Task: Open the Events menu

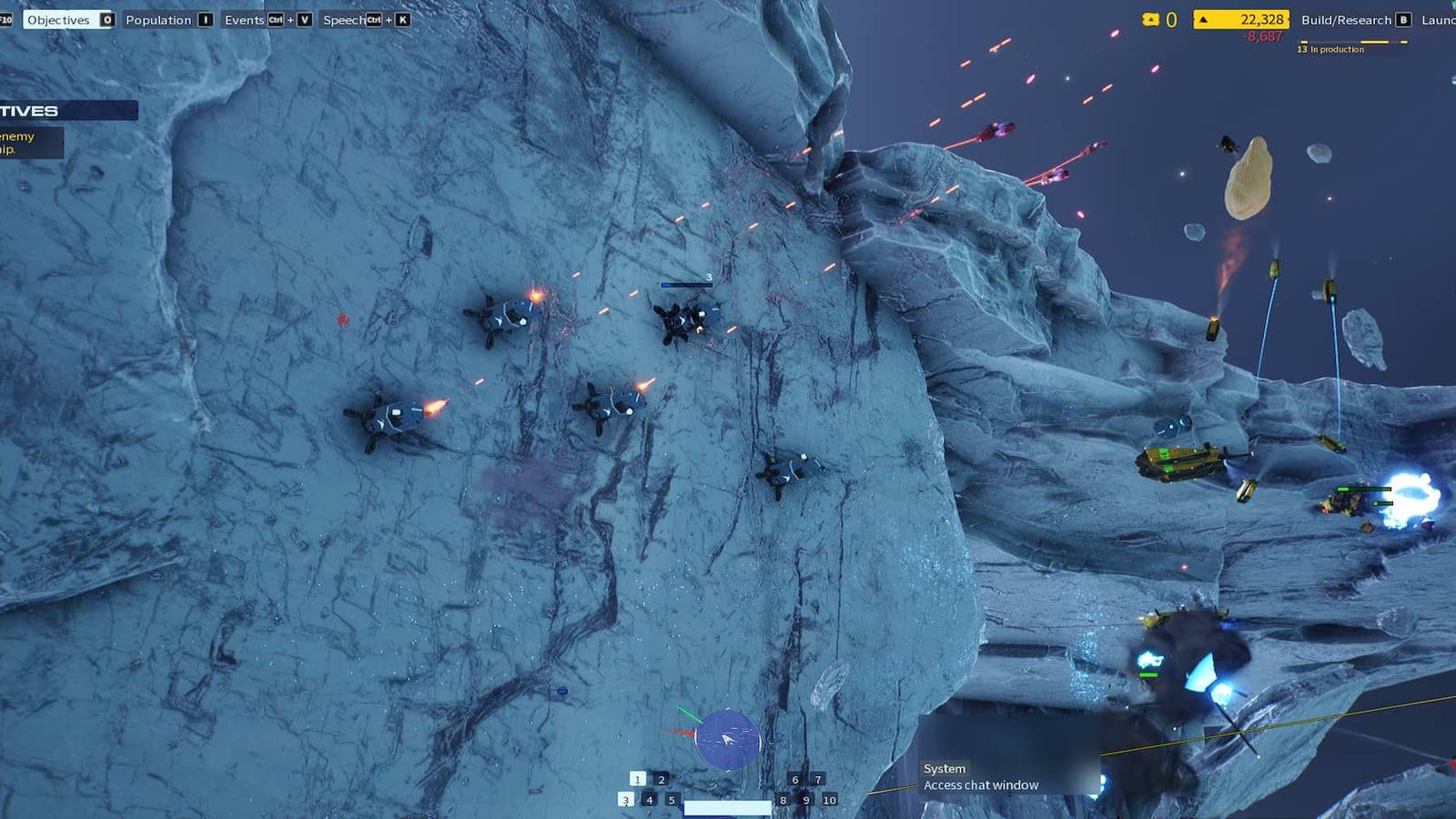Action: coord(244,19)
